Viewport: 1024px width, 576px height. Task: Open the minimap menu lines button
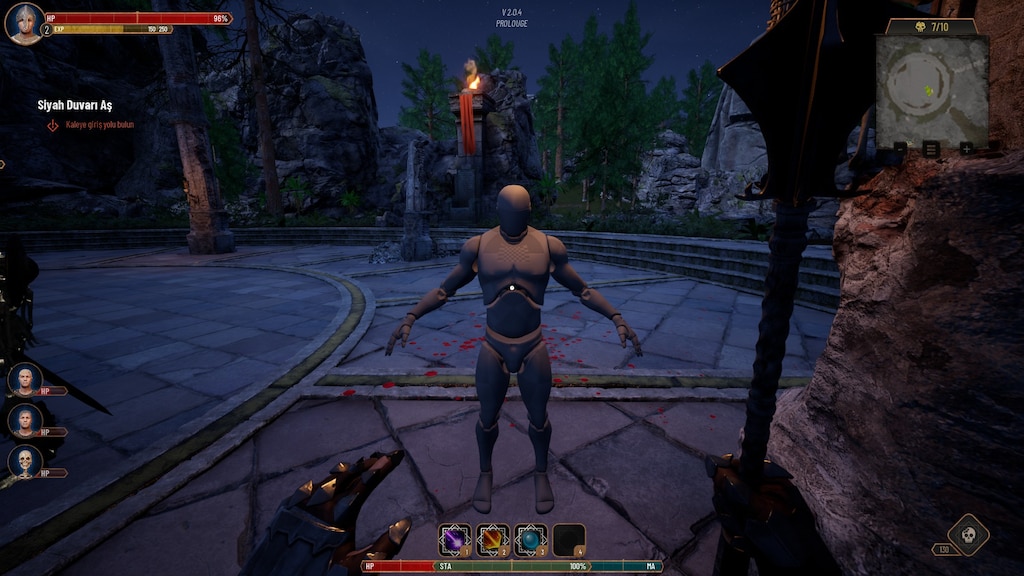[931, 148]
